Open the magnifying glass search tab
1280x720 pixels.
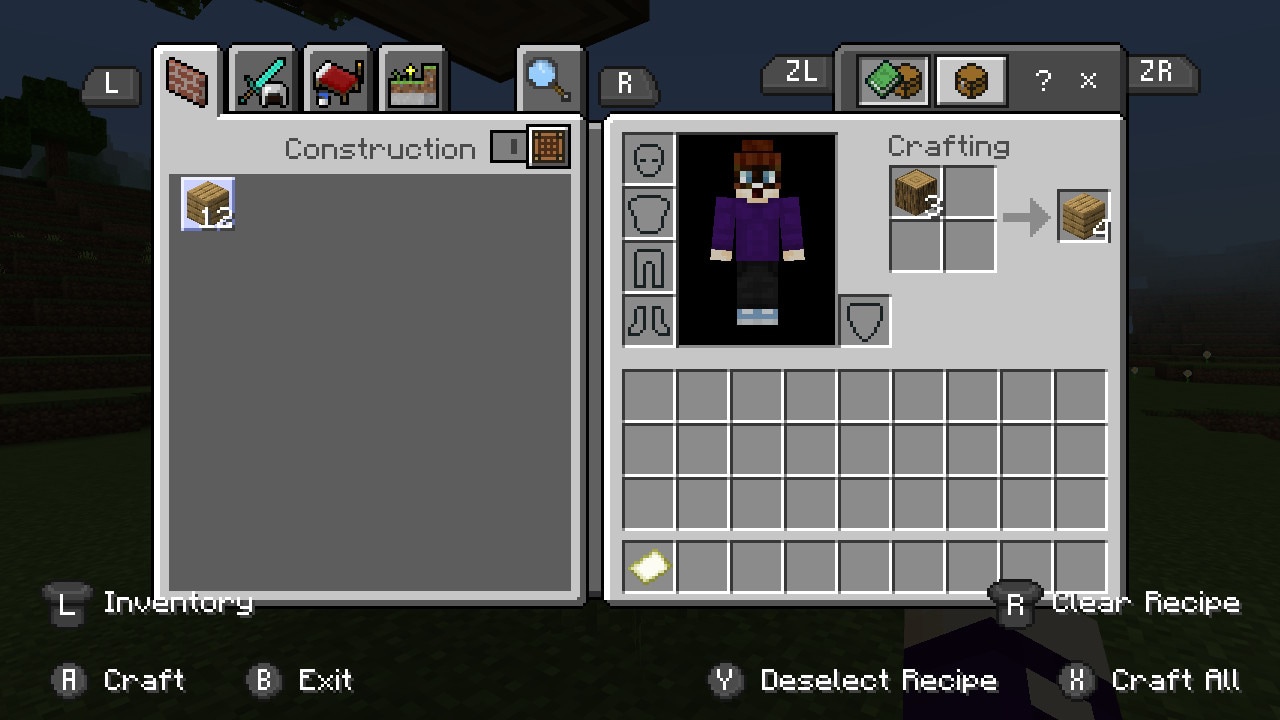pyautogui.click(x=549, y=80)
